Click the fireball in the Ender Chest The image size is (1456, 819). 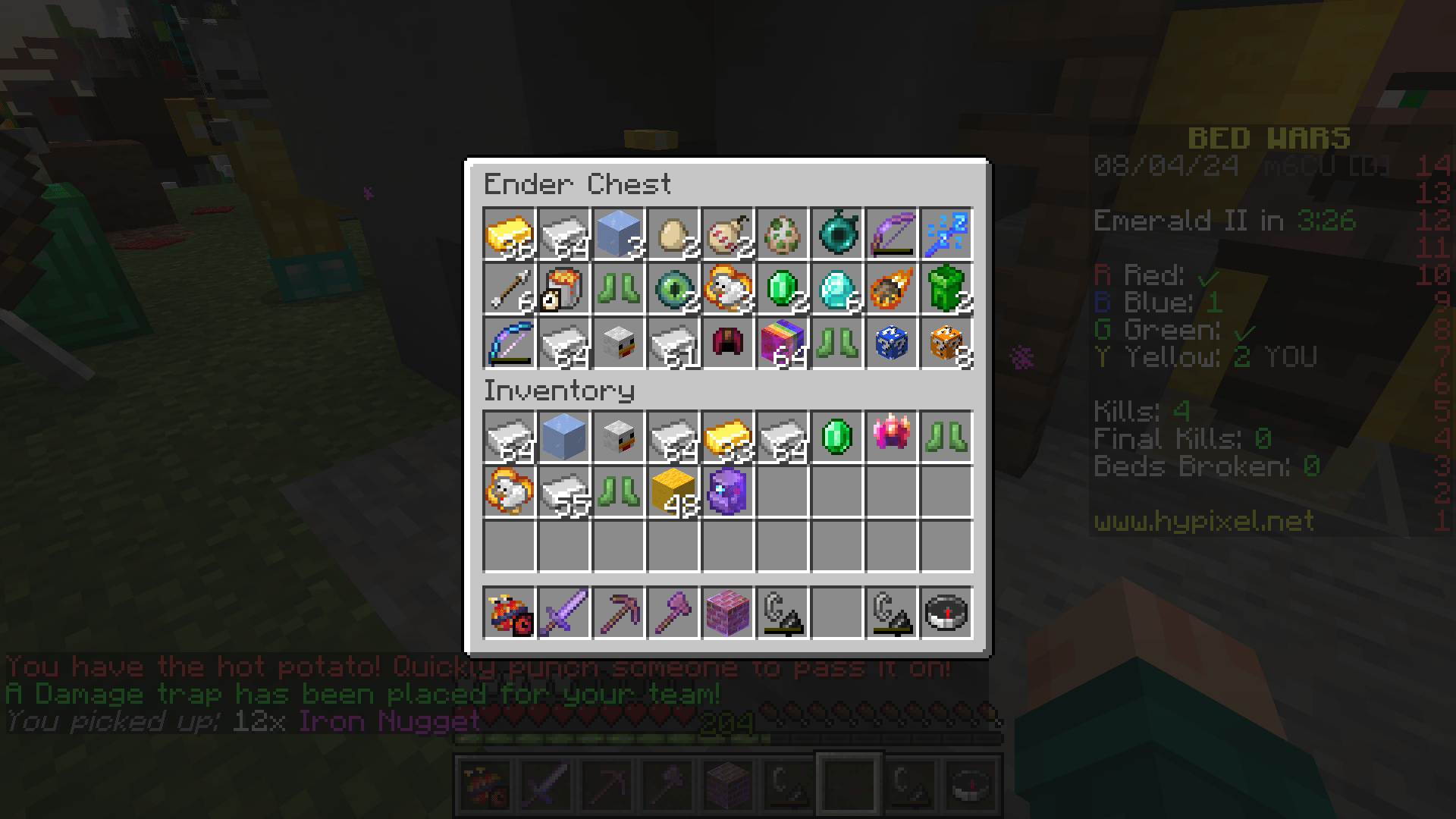pyautogui.click(x=892, y=289)
